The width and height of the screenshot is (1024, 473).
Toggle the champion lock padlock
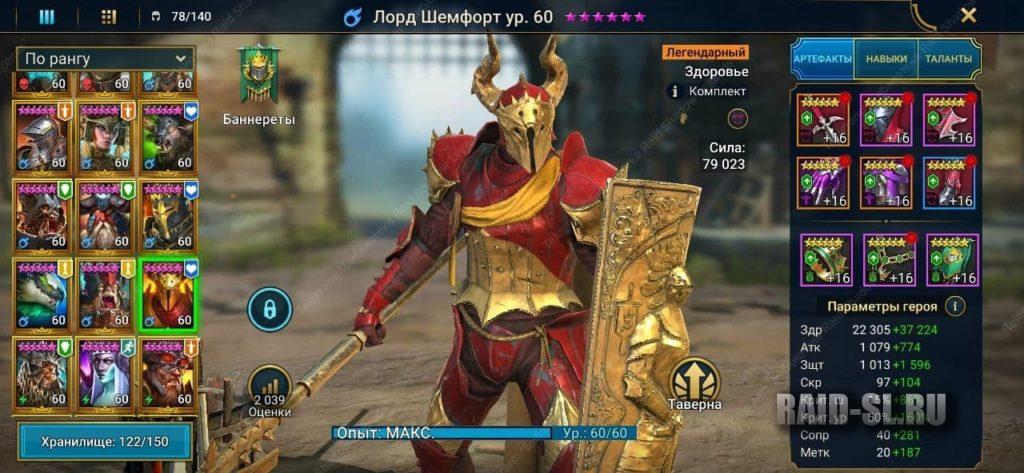(x=269, y=309)
